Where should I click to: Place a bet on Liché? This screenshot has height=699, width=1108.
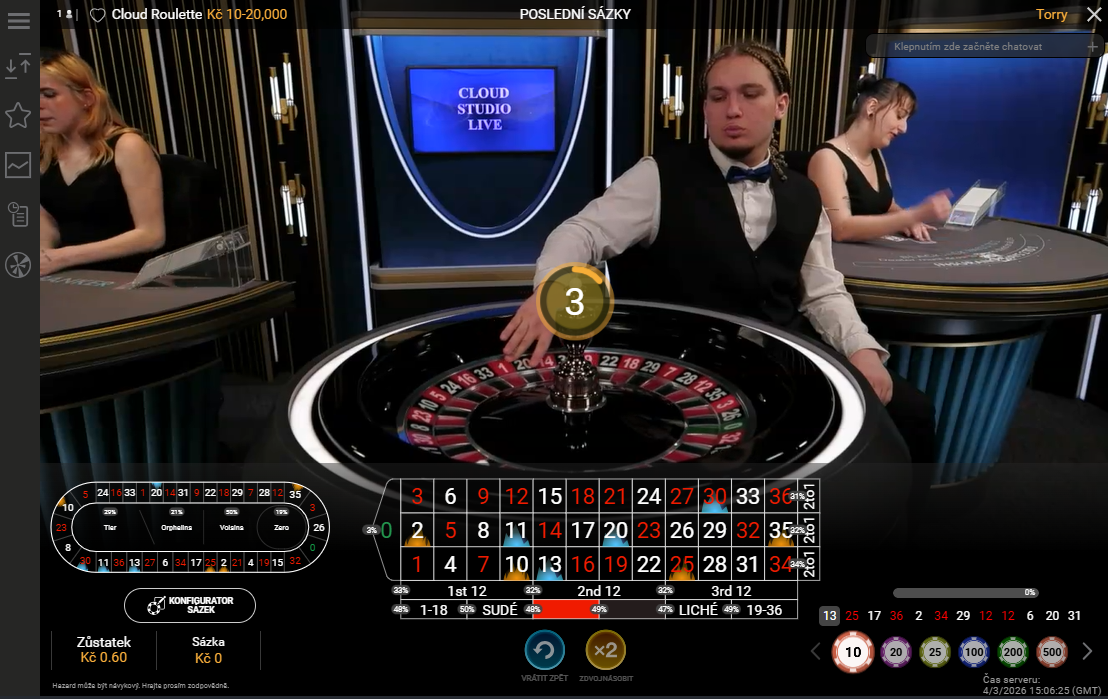(x=697, y=609)
